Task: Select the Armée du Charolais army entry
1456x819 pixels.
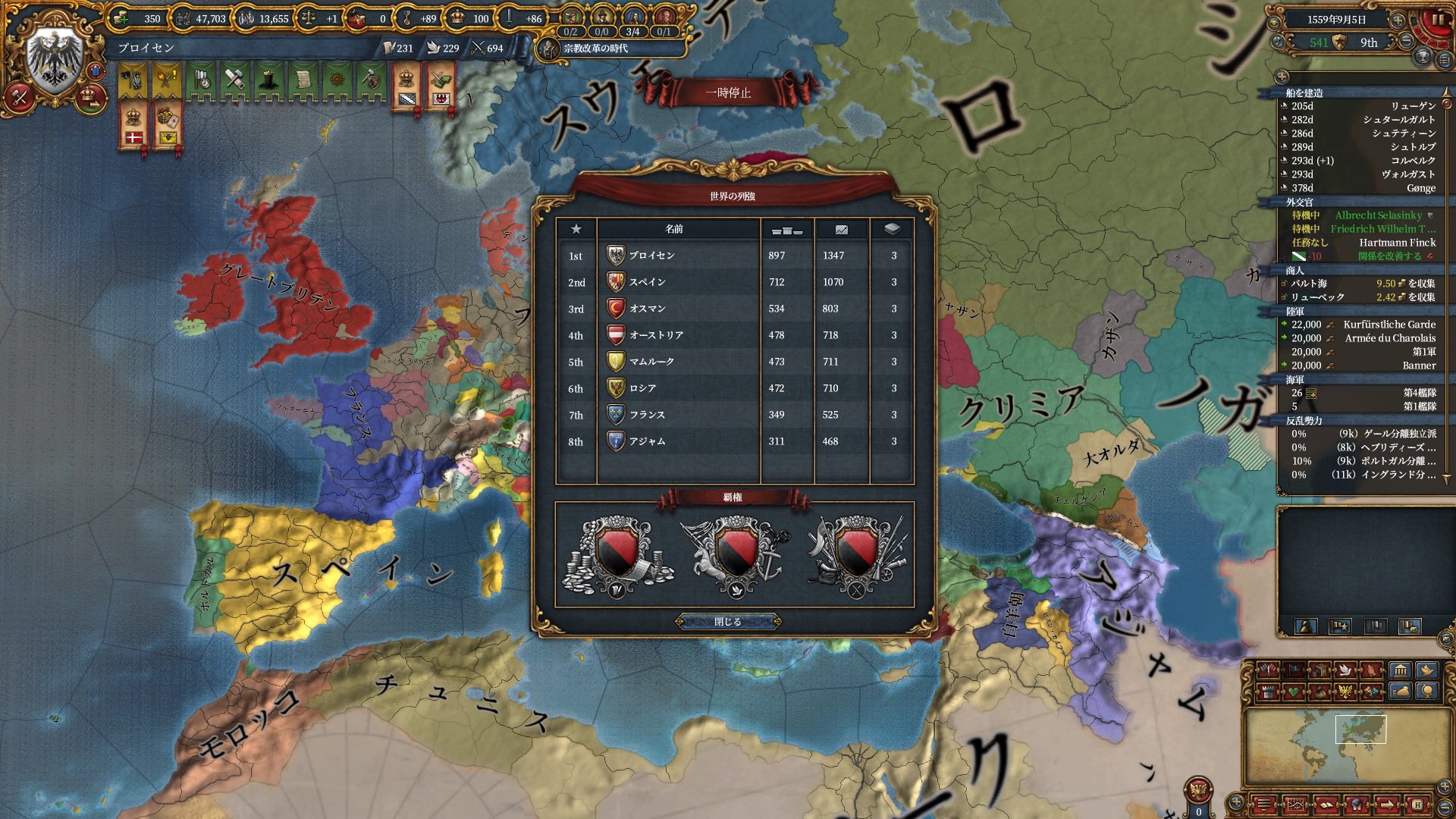Action: (x=1389, y=338)
